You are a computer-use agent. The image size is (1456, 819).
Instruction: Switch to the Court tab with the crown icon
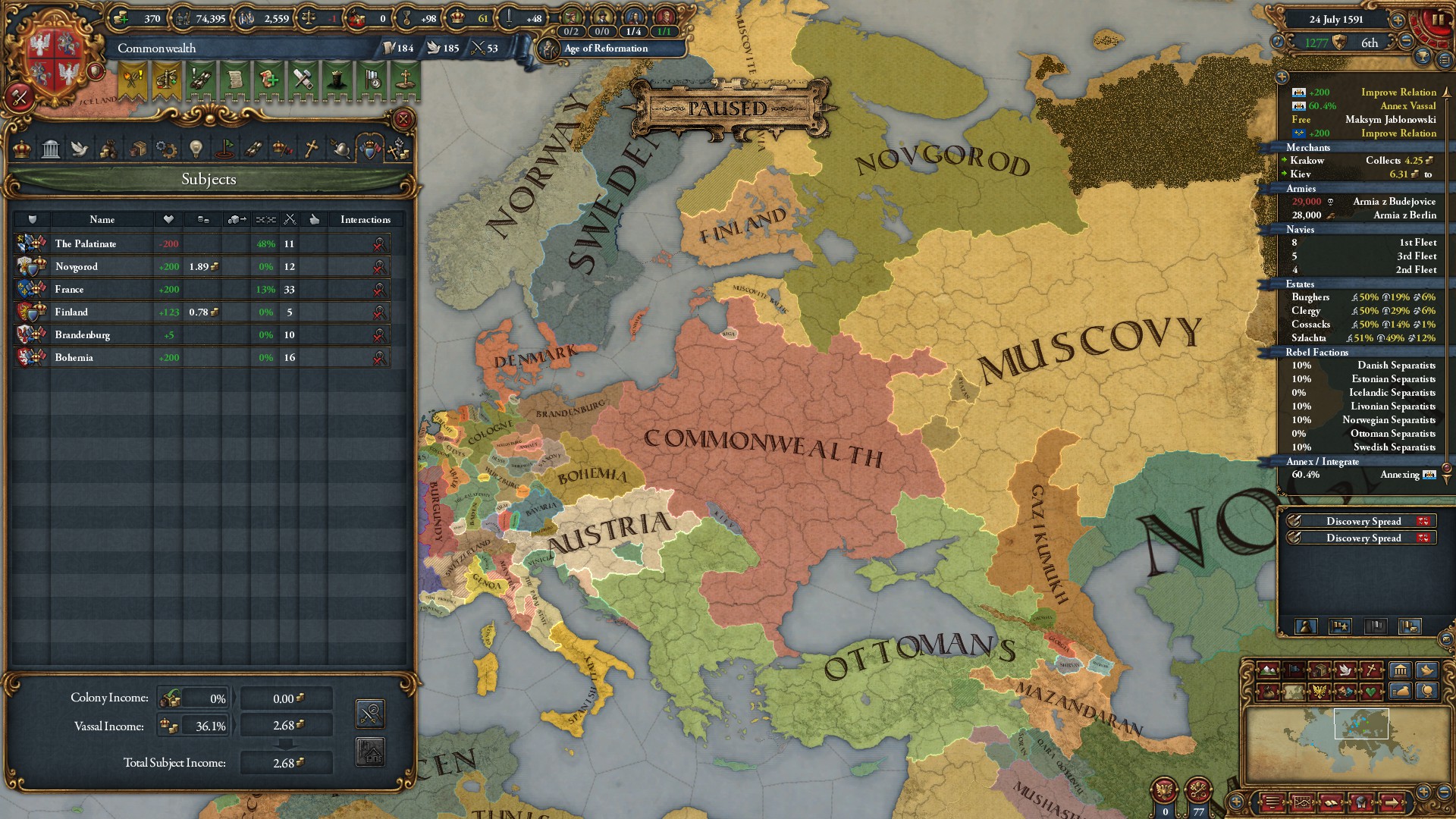(x=21, y=149)
